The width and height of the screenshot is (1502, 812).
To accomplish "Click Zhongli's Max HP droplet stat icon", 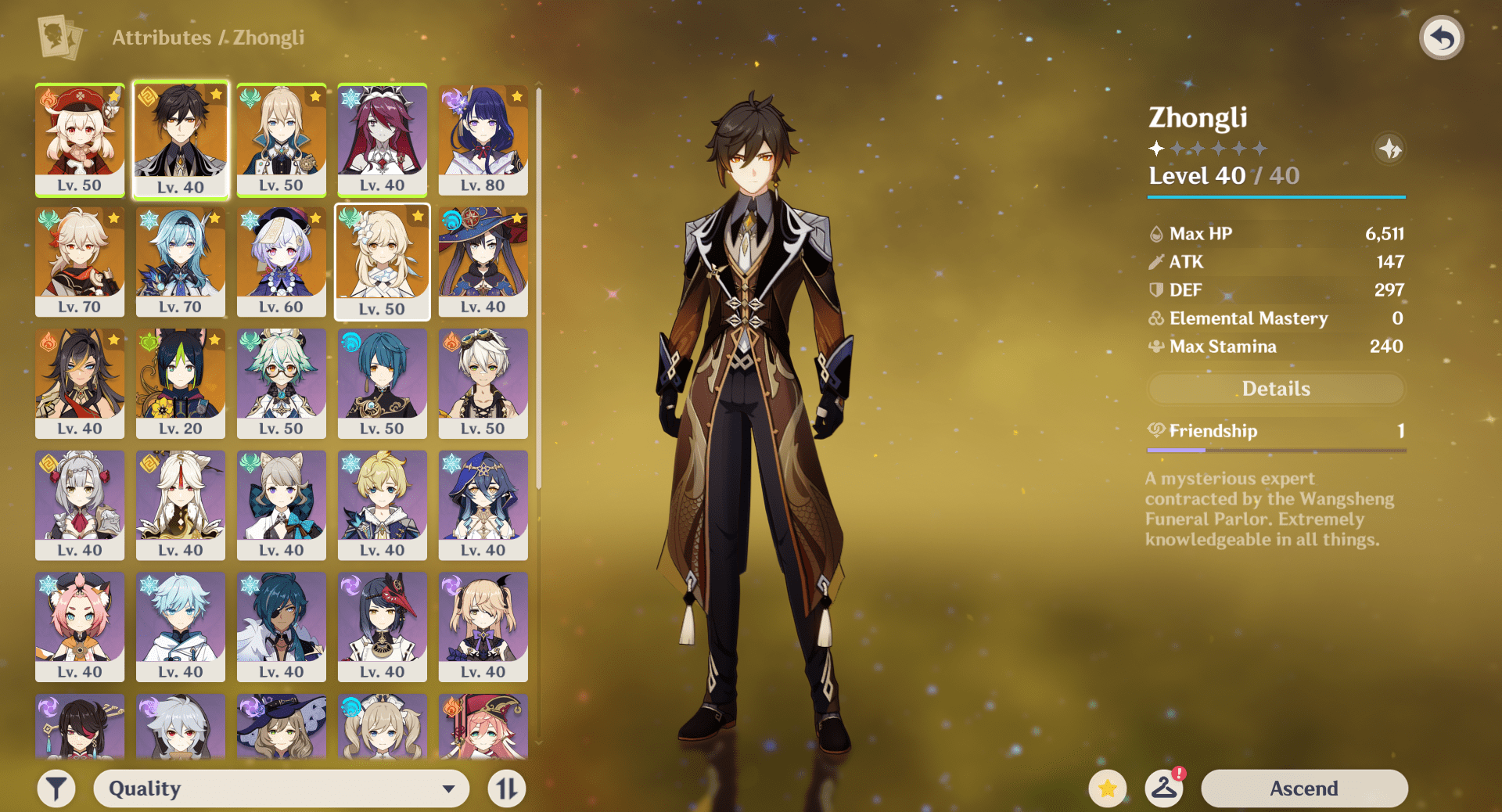I will point(1155,233).
